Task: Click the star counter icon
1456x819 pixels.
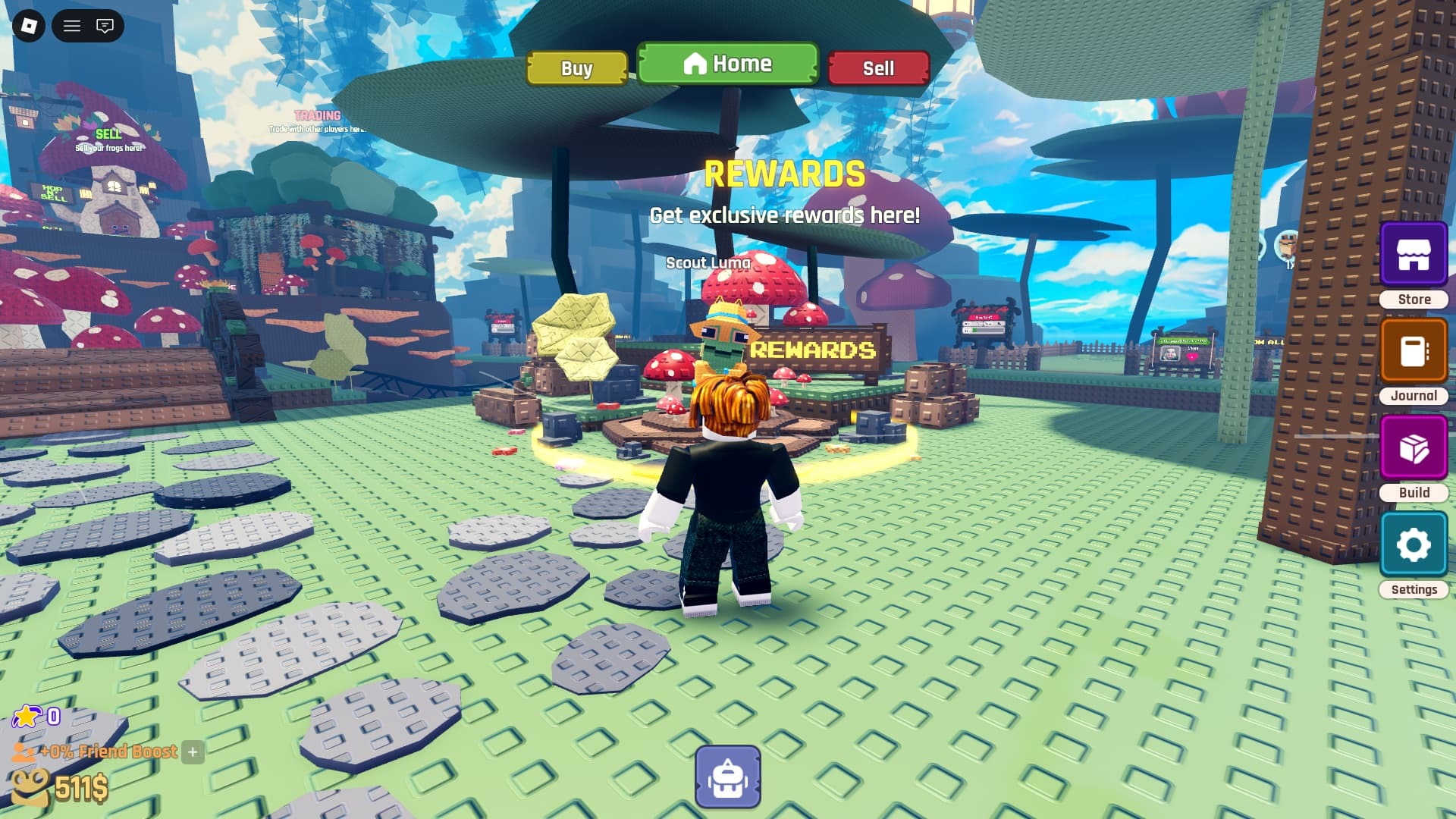Action: [28, 716]
